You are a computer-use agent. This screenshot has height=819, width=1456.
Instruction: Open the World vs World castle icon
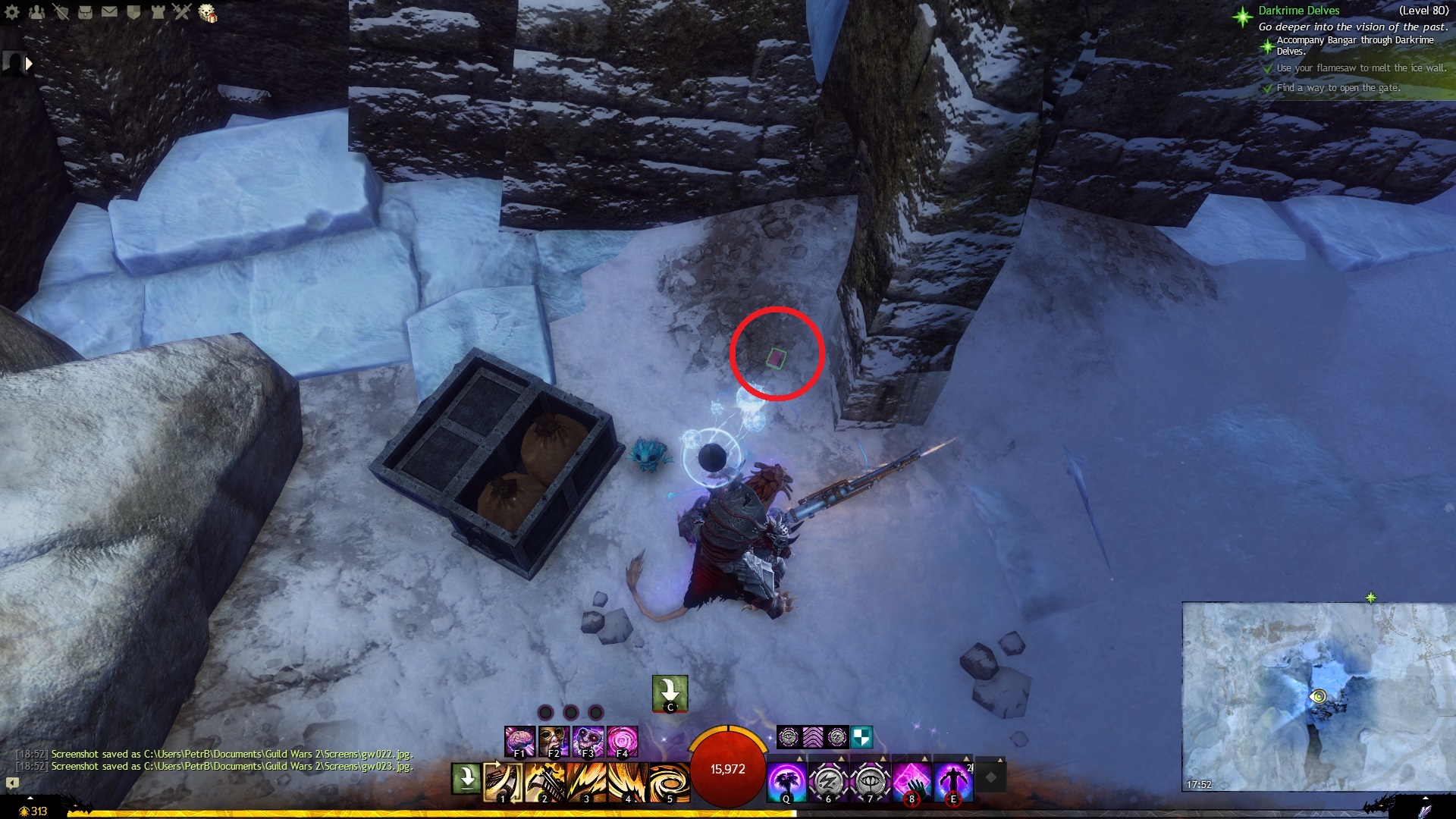158,11
